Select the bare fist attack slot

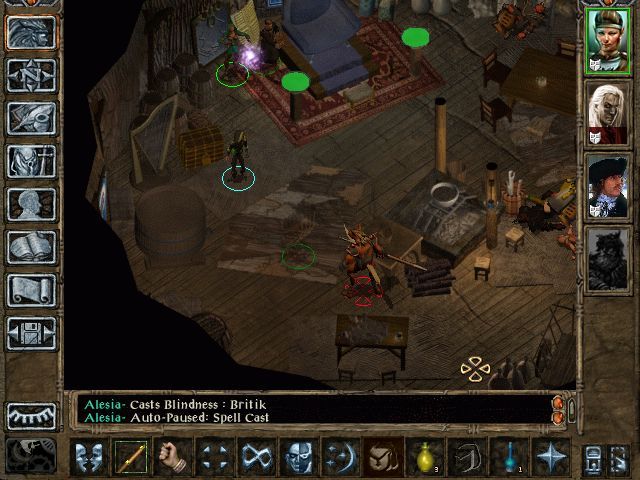point(174,457)
